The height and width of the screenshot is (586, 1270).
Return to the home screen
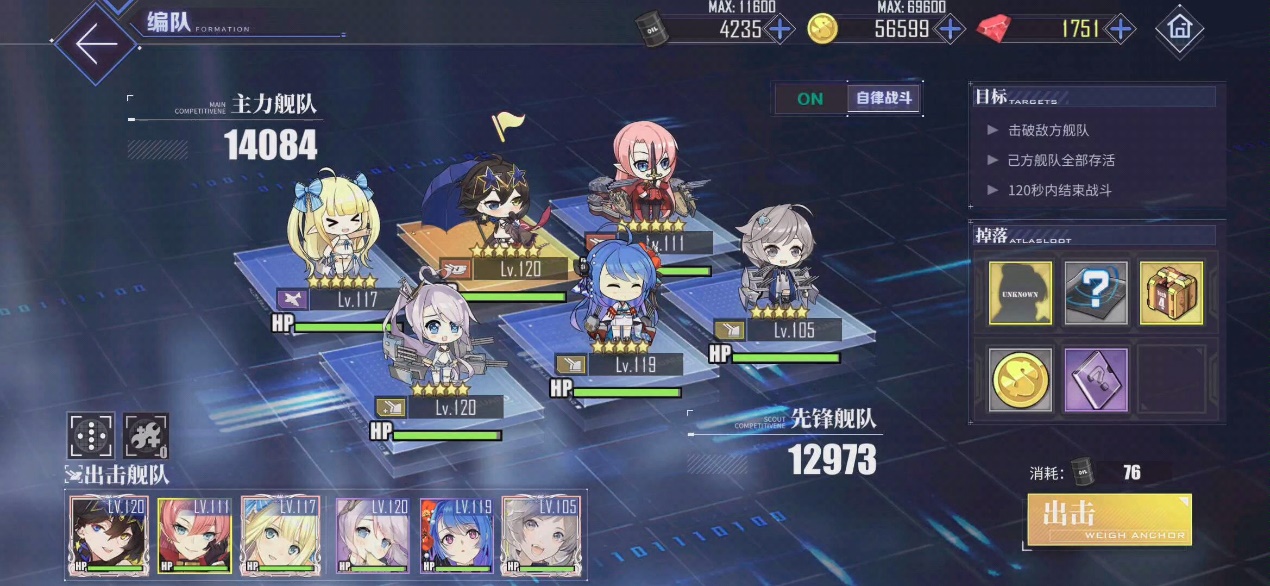coord(1179,29)
